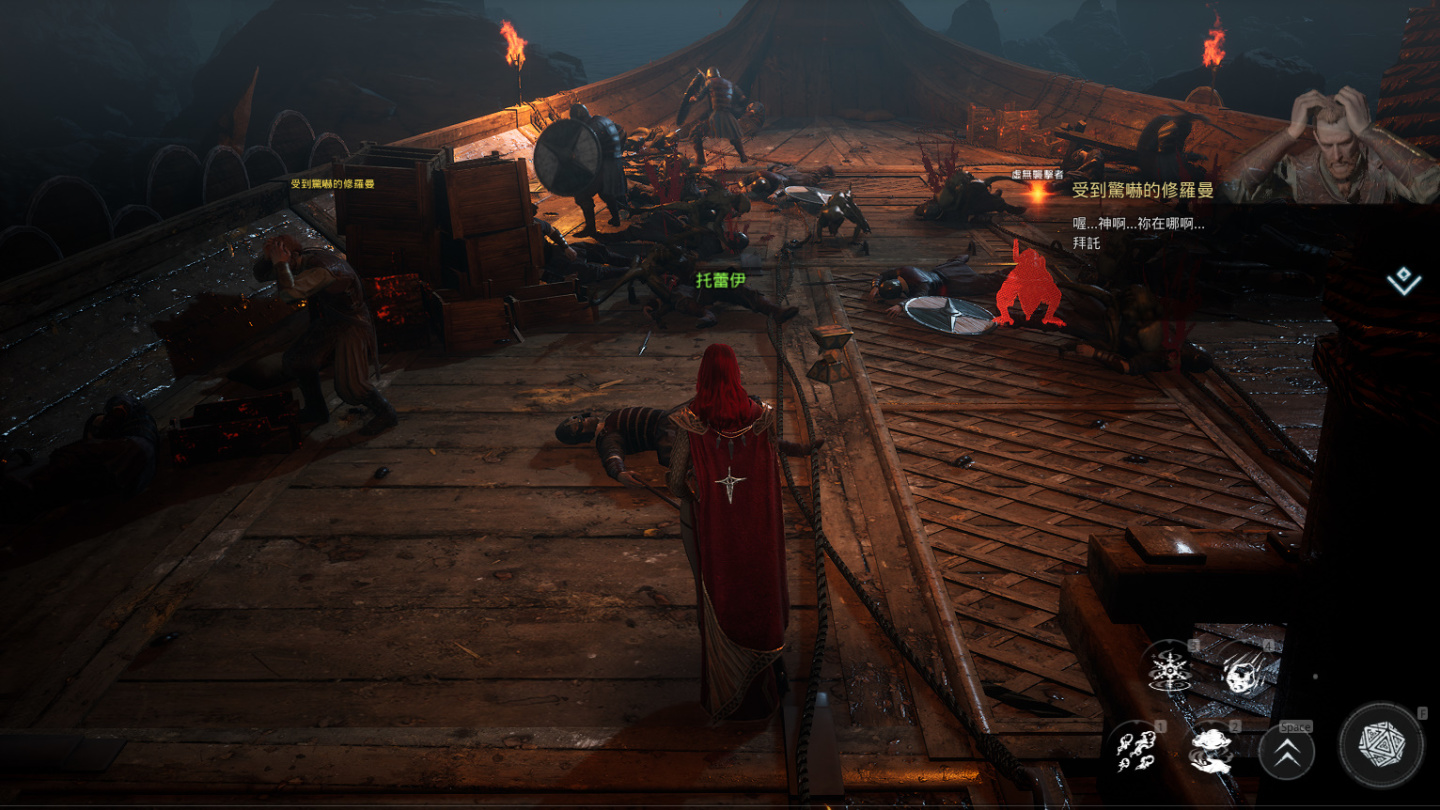Advance the dialogue with the diamond chevron arrow
1440x810 pixels.
point(1404,281)
